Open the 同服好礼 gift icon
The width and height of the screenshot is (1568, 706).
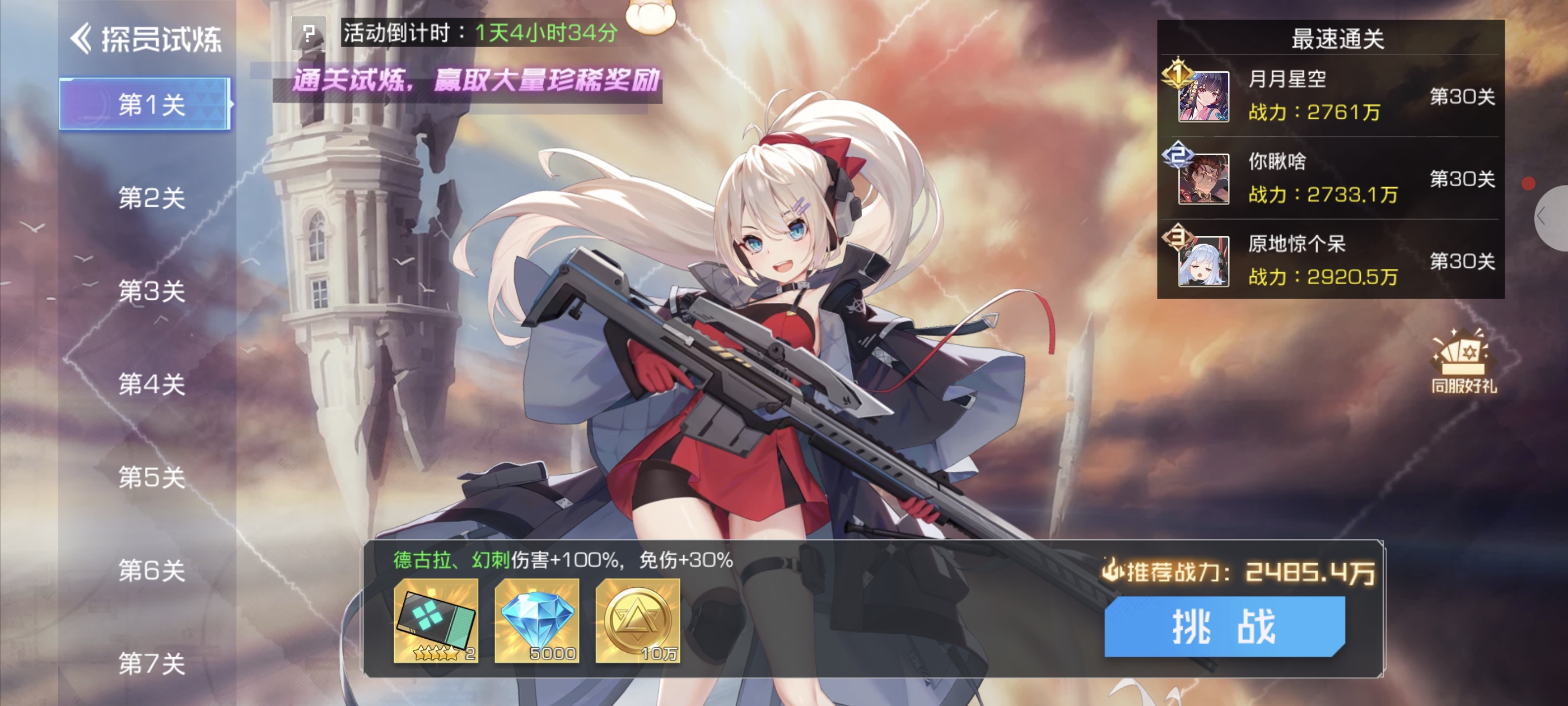1463,361
